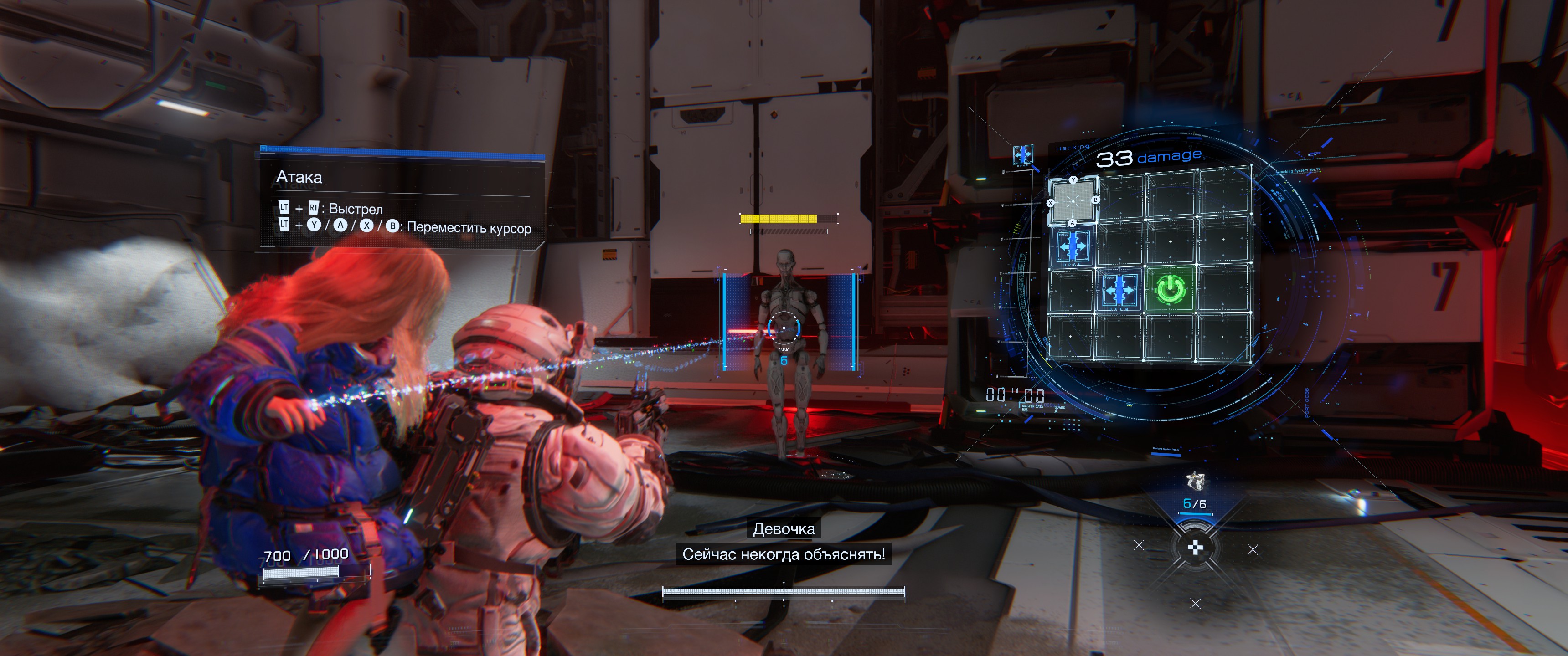The width and height of the screenshot is (1568, 656).
Task: Click the D-pad weapon selector center
Action: tap(1196, 548)
